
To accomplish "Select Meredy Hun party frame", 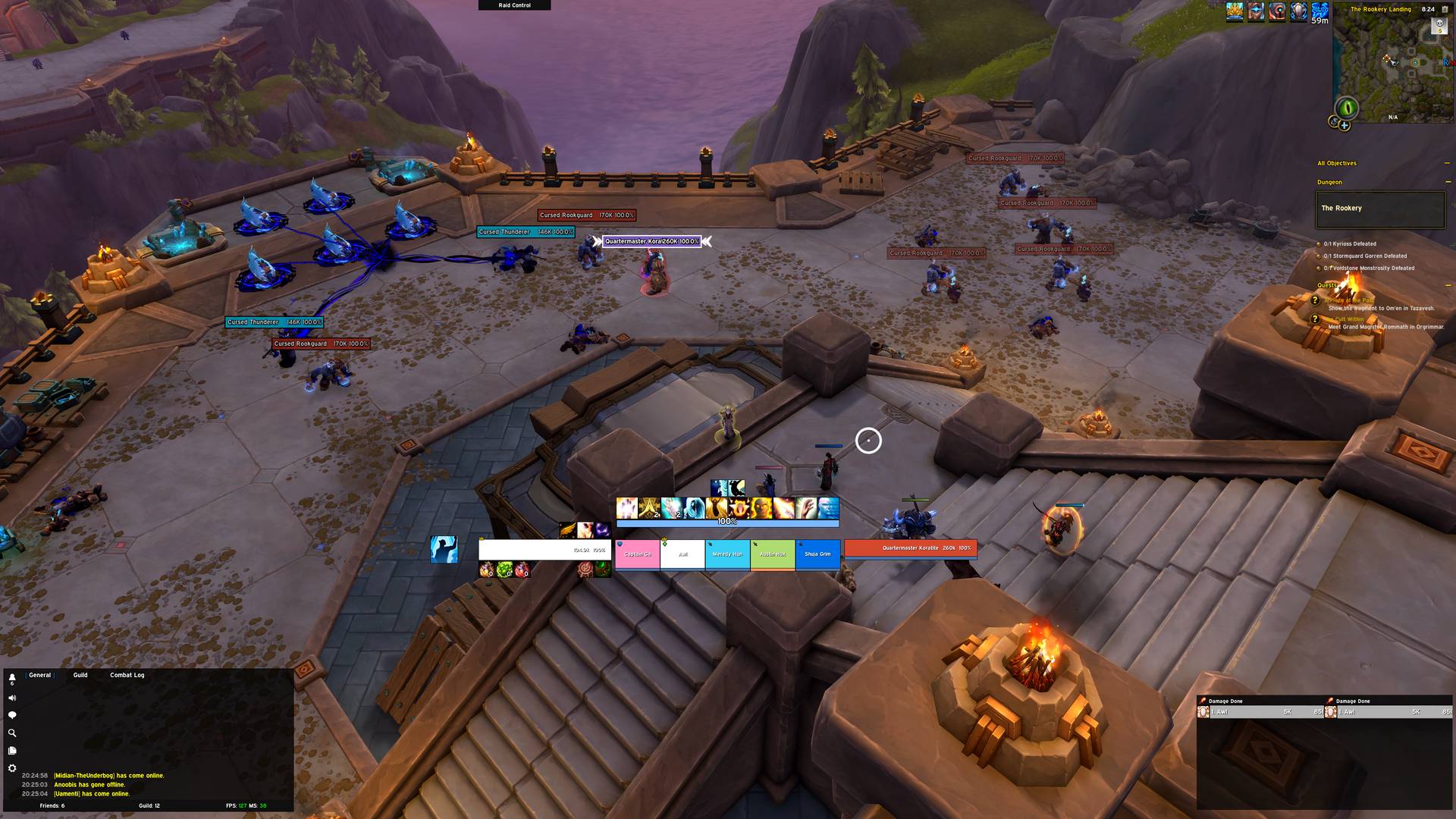I will tap(727, 554).
